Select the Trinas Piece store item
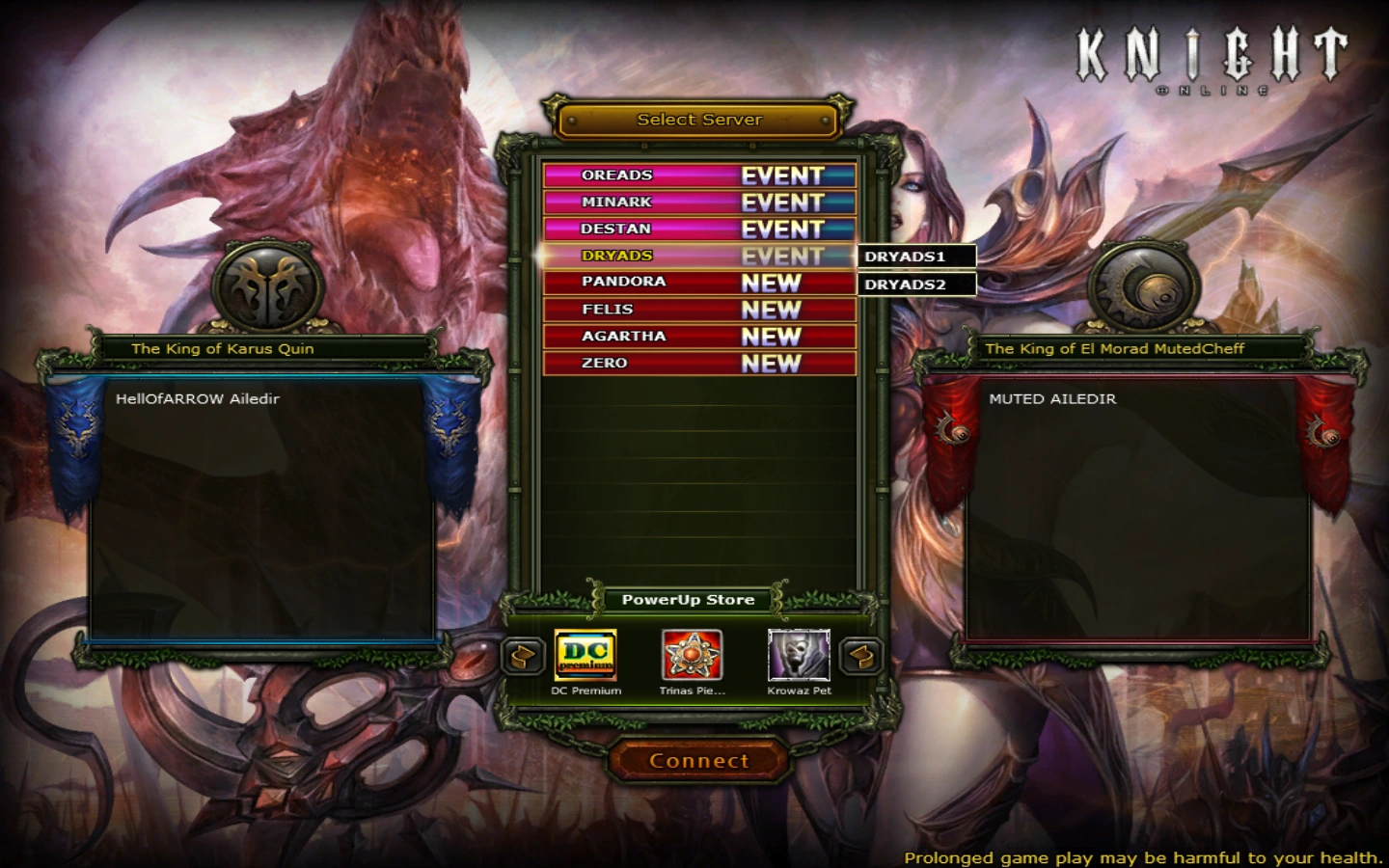This screenshot has width=1389, height=868. pyautogui.click(x=692, y=657)
